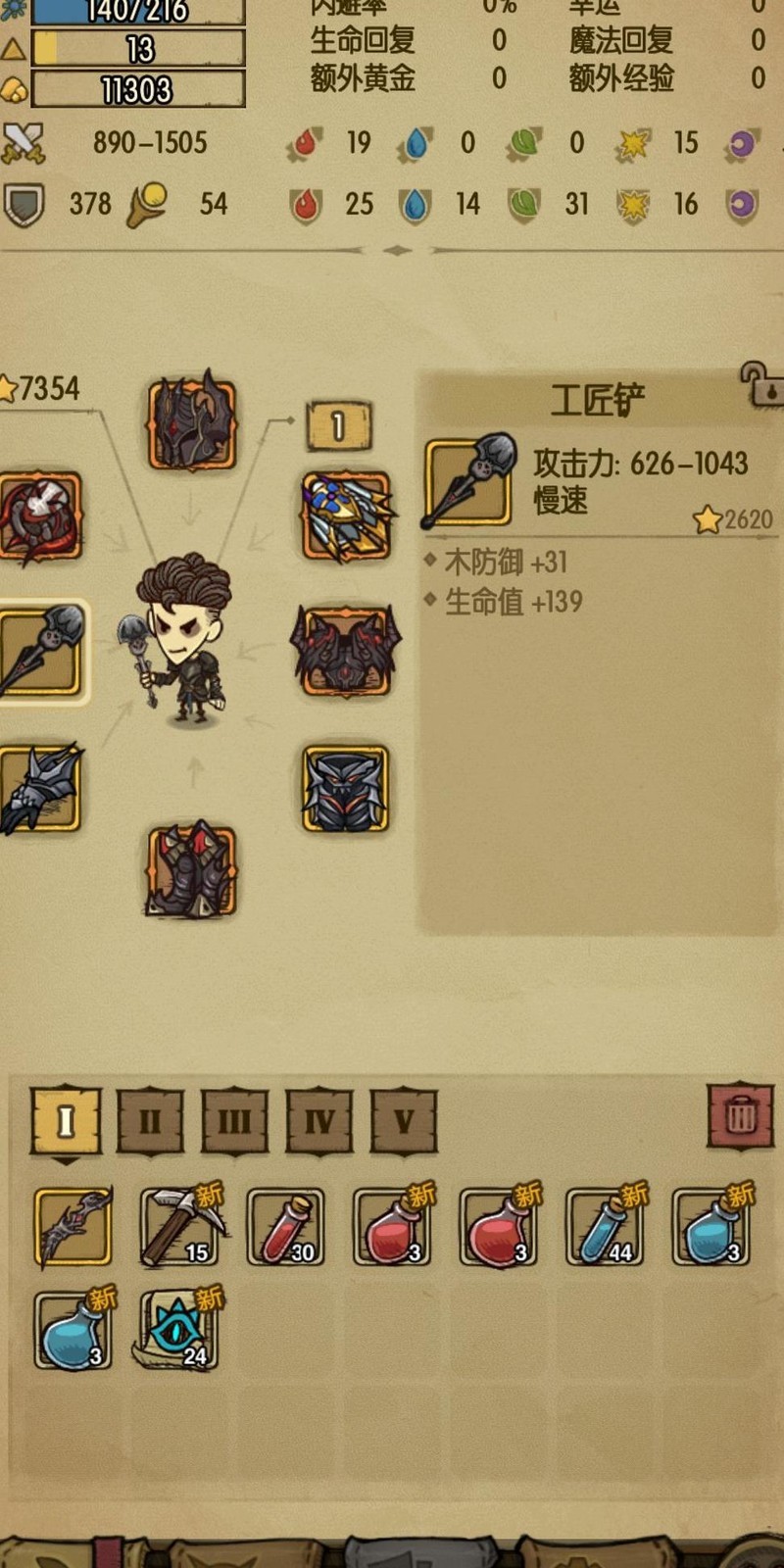Select the dark winged chest armor slot

click(346, 652)
